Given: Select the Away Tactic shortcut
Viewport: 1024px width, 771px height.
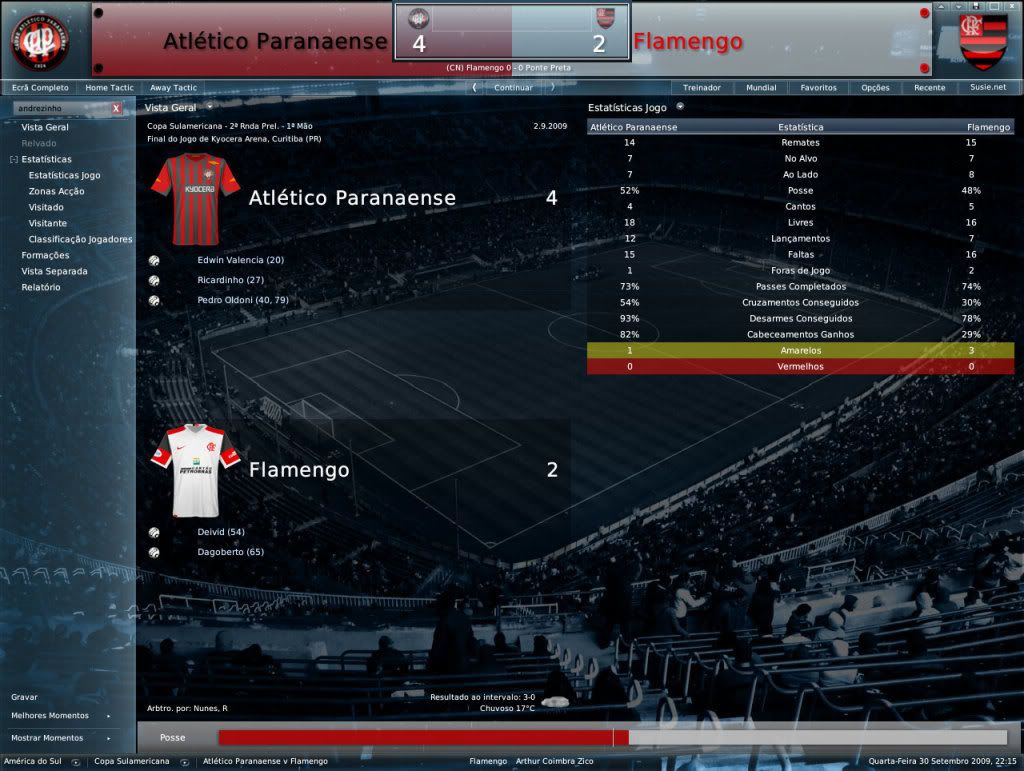Looking at the screenshot, I should point(174,88).
